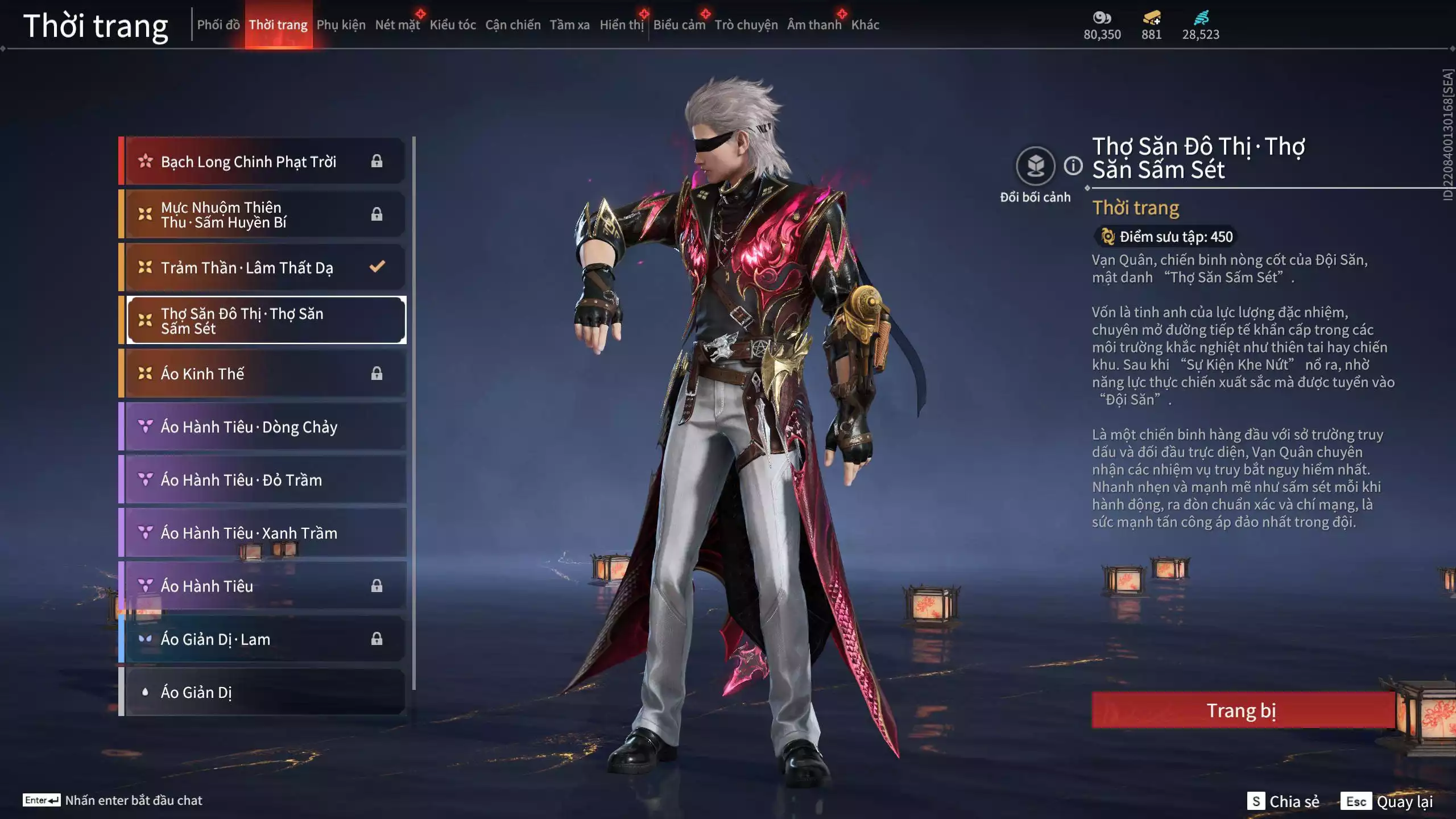Open the Nét mặt tab
Image resolution: width=1456 pixels, height=819 pixels.
click(x=397, y=25)
